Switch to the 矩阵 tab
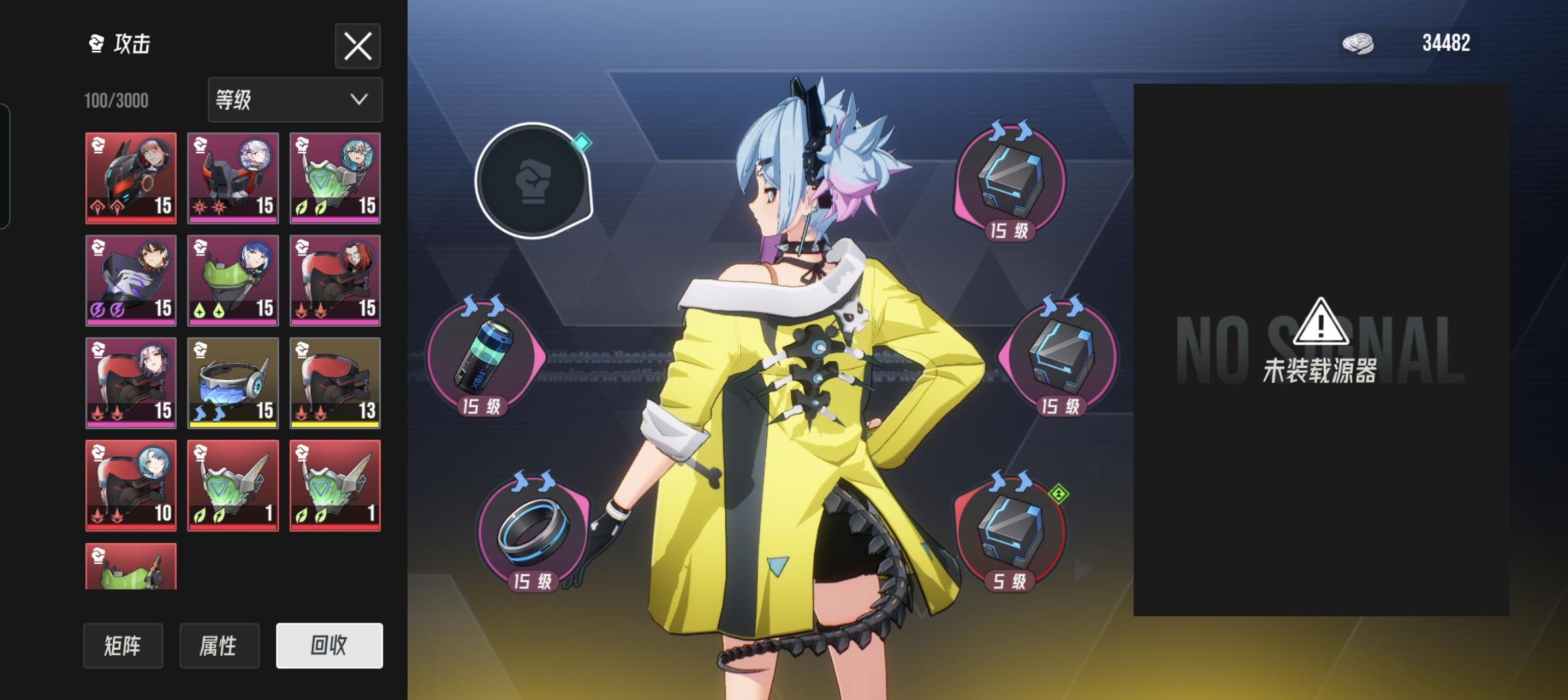This screenshot has height=700, width=1568. click(123, 647)
